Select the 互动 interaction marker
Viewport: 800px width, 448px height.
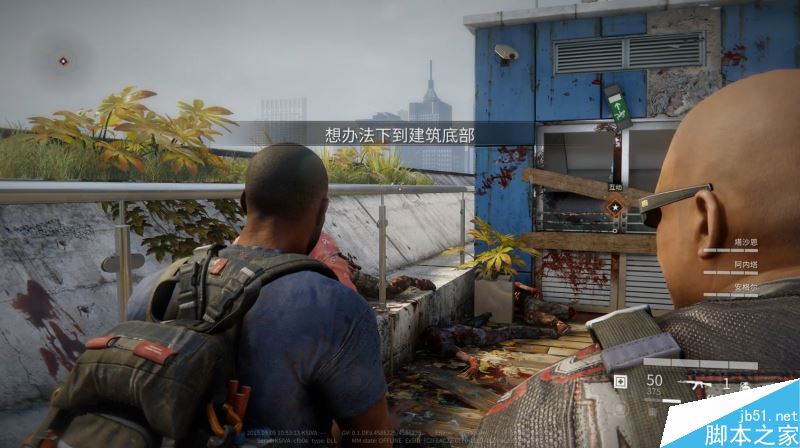point(616,206)
